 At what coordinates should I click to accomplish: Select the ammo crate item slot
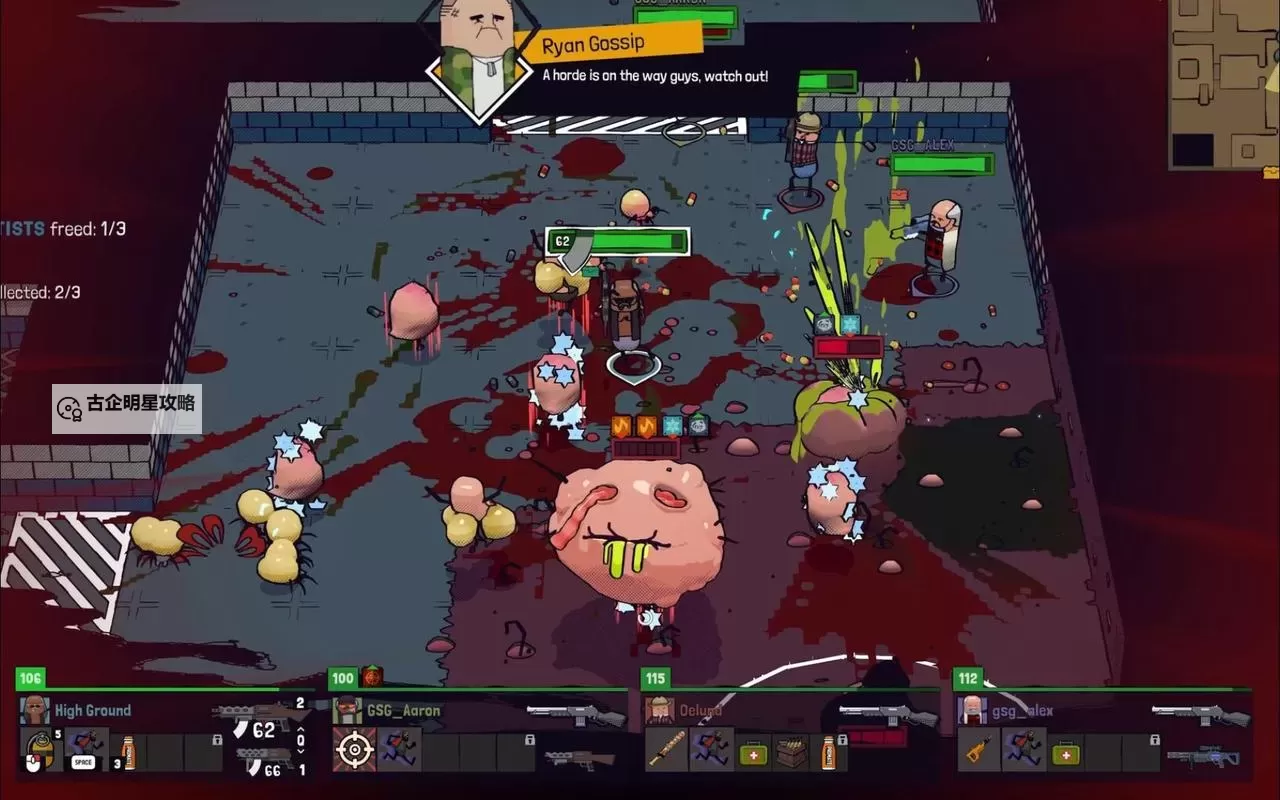790,753
